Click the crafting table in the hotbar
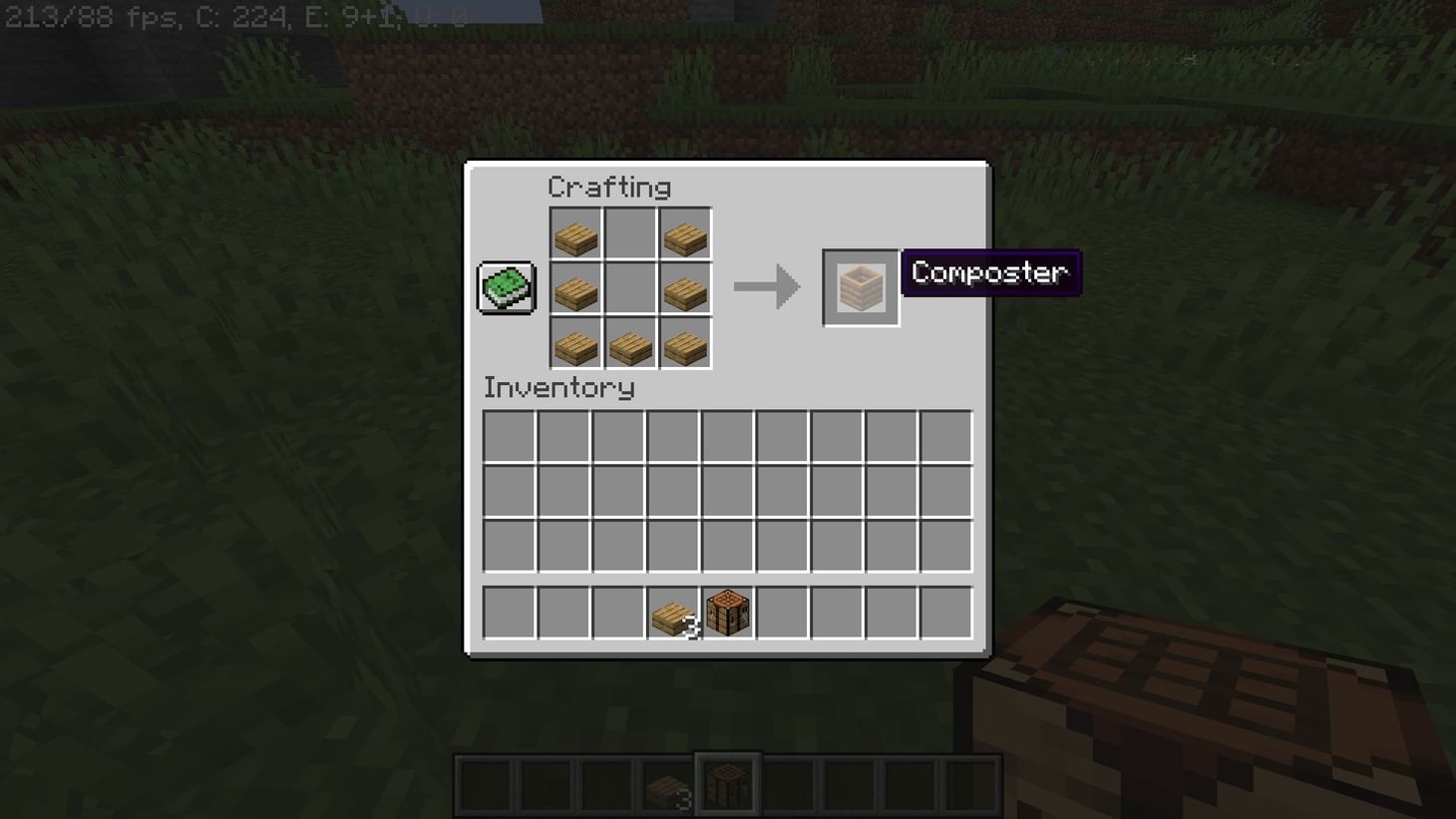 pyautogui.click(x=727, y=784)
